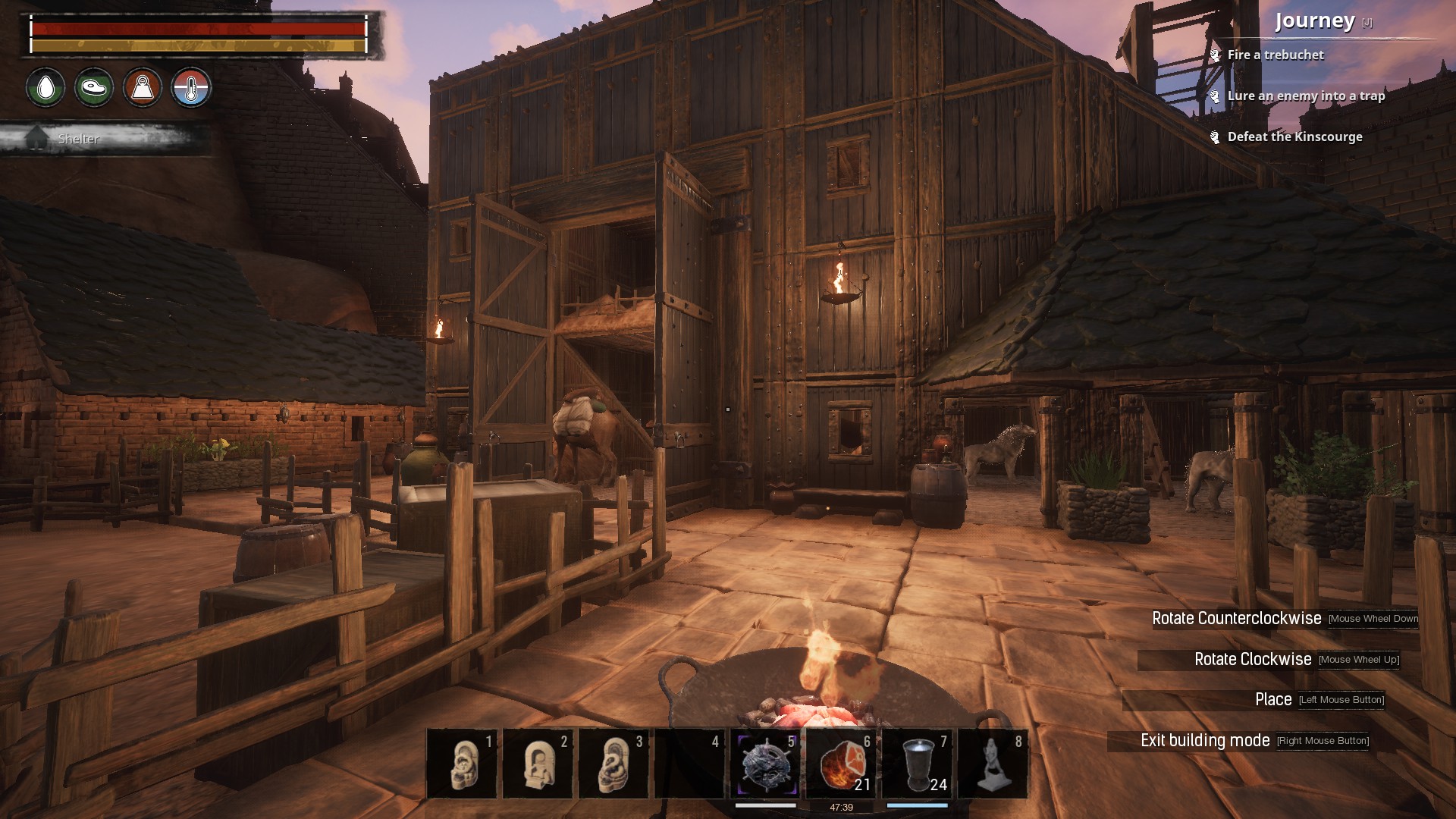Click the Shelter status indicator

pos(78,139)
